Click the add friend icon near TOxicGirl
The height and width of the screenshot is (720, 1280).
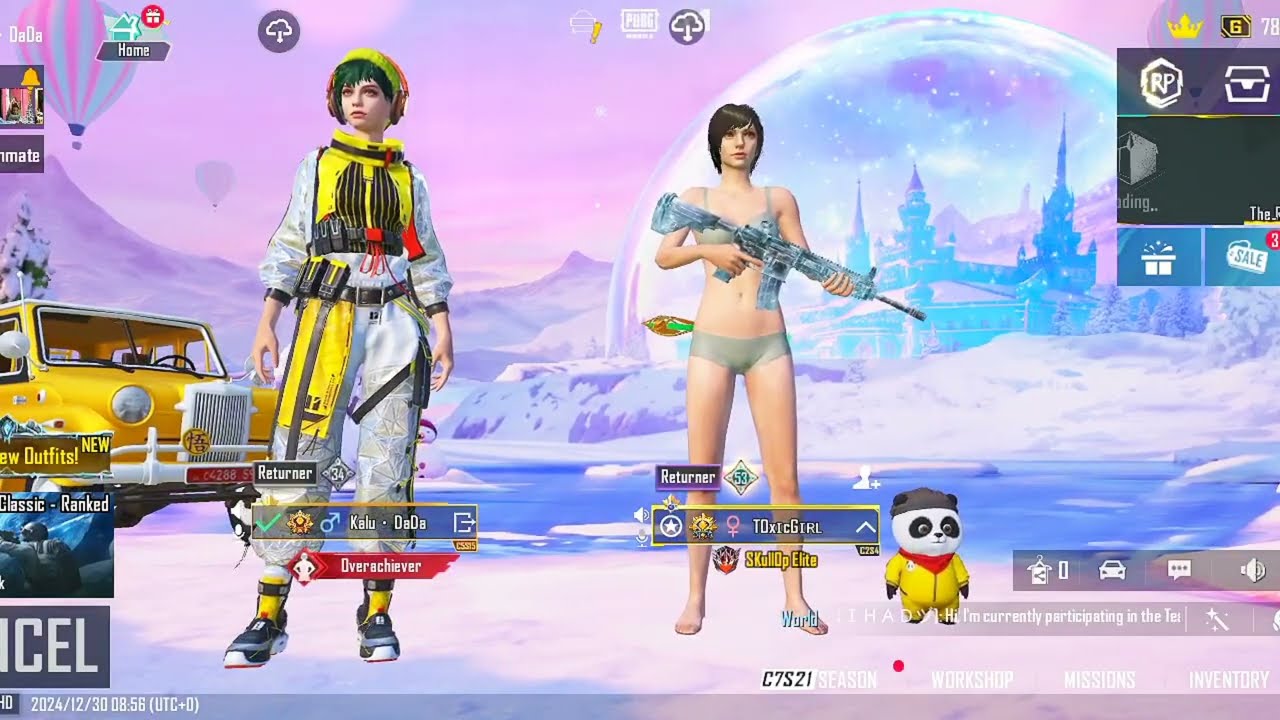[866, 479]
